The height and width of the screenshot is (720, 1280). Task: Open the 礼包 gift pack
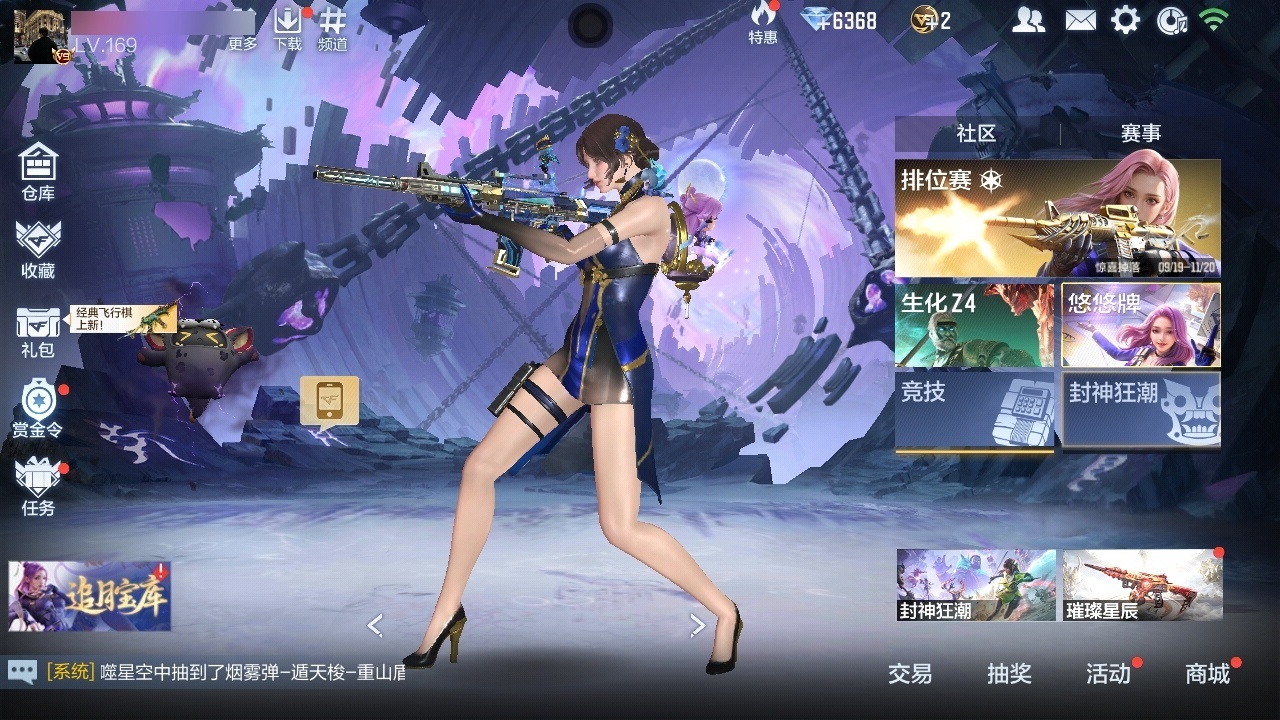click(x=38, y=330)
